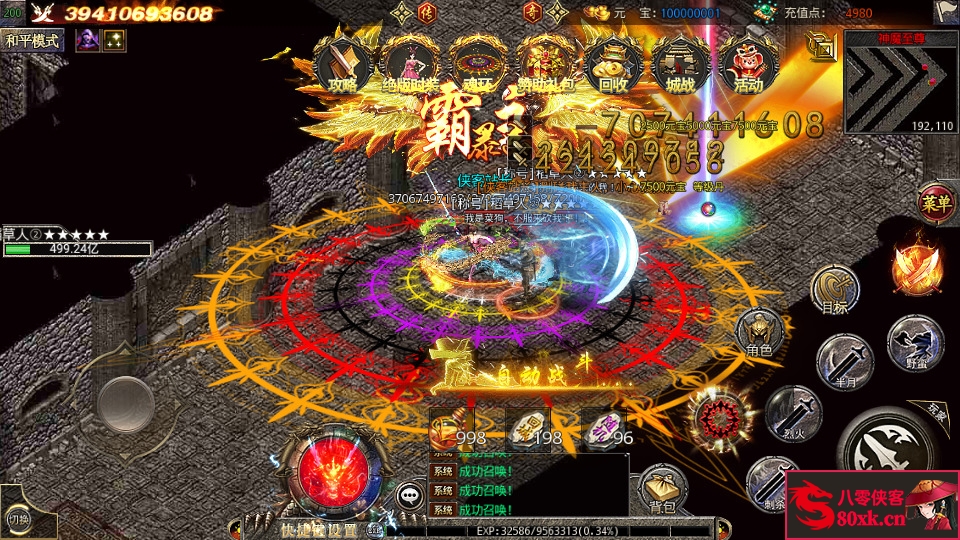
Task: Open the 攻略 strategy guide icon
Action: coord(343,63)
